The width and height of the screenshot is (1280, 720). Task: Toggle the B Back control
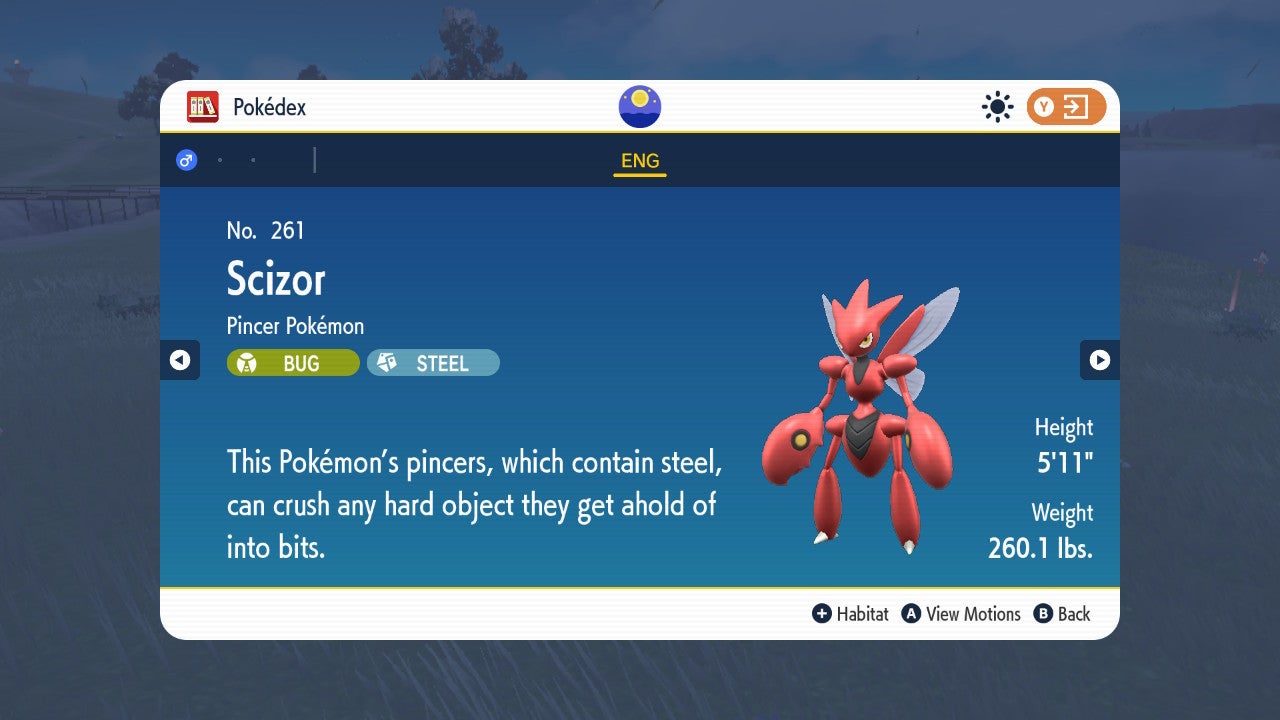1045,614
